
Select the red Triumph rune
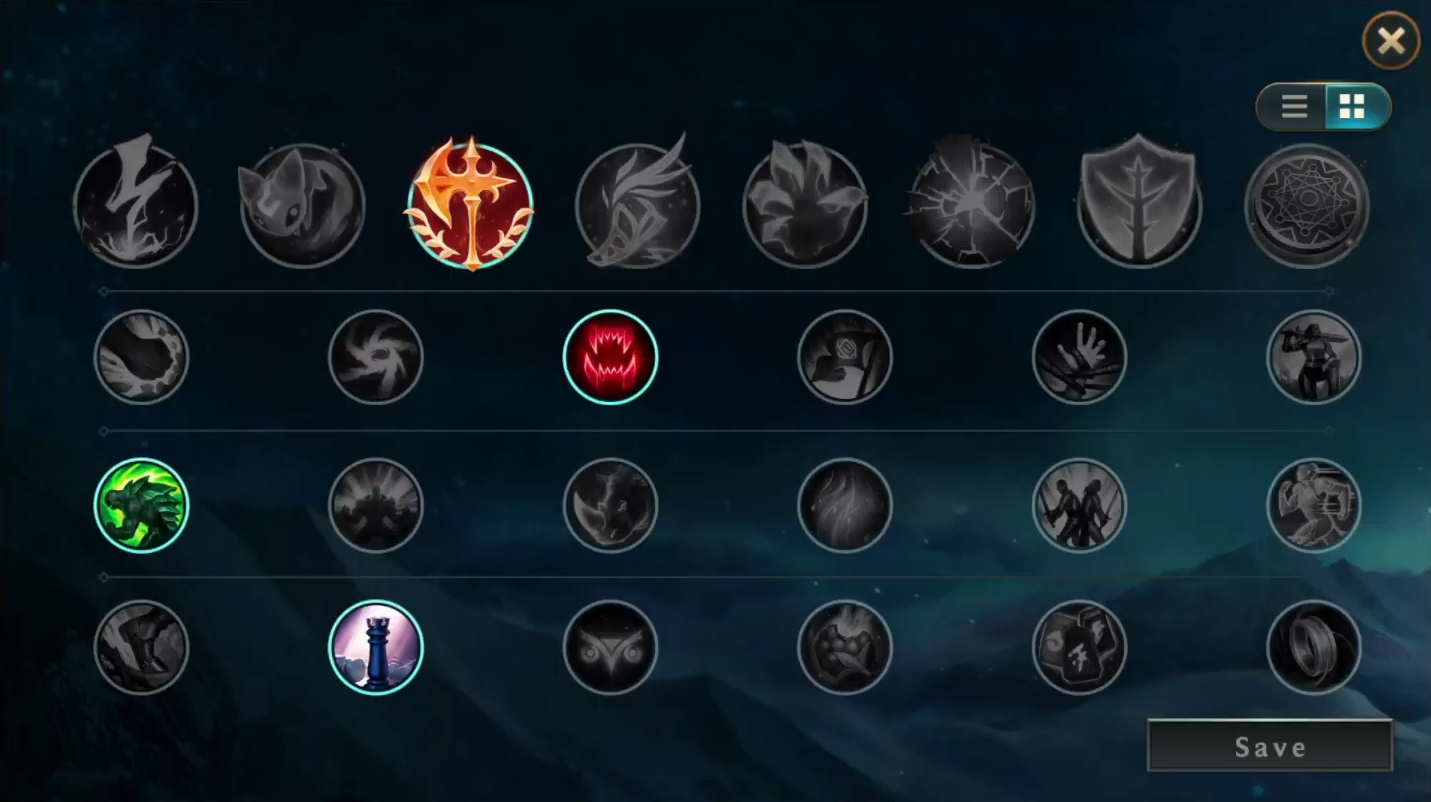[x=610, y=355]
